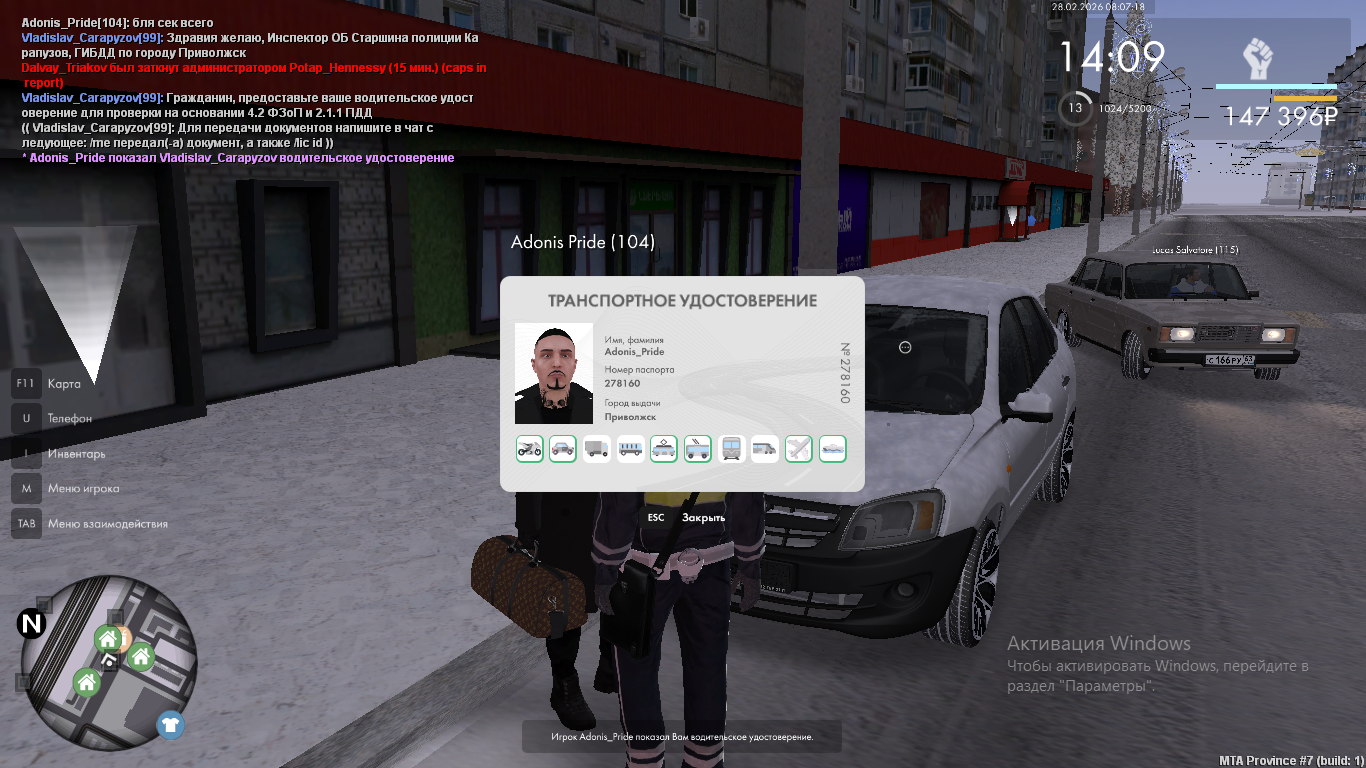The height and width of the screenshot is (768, 1366).
Task: Click the airplane license category icon
Action: 799,449
